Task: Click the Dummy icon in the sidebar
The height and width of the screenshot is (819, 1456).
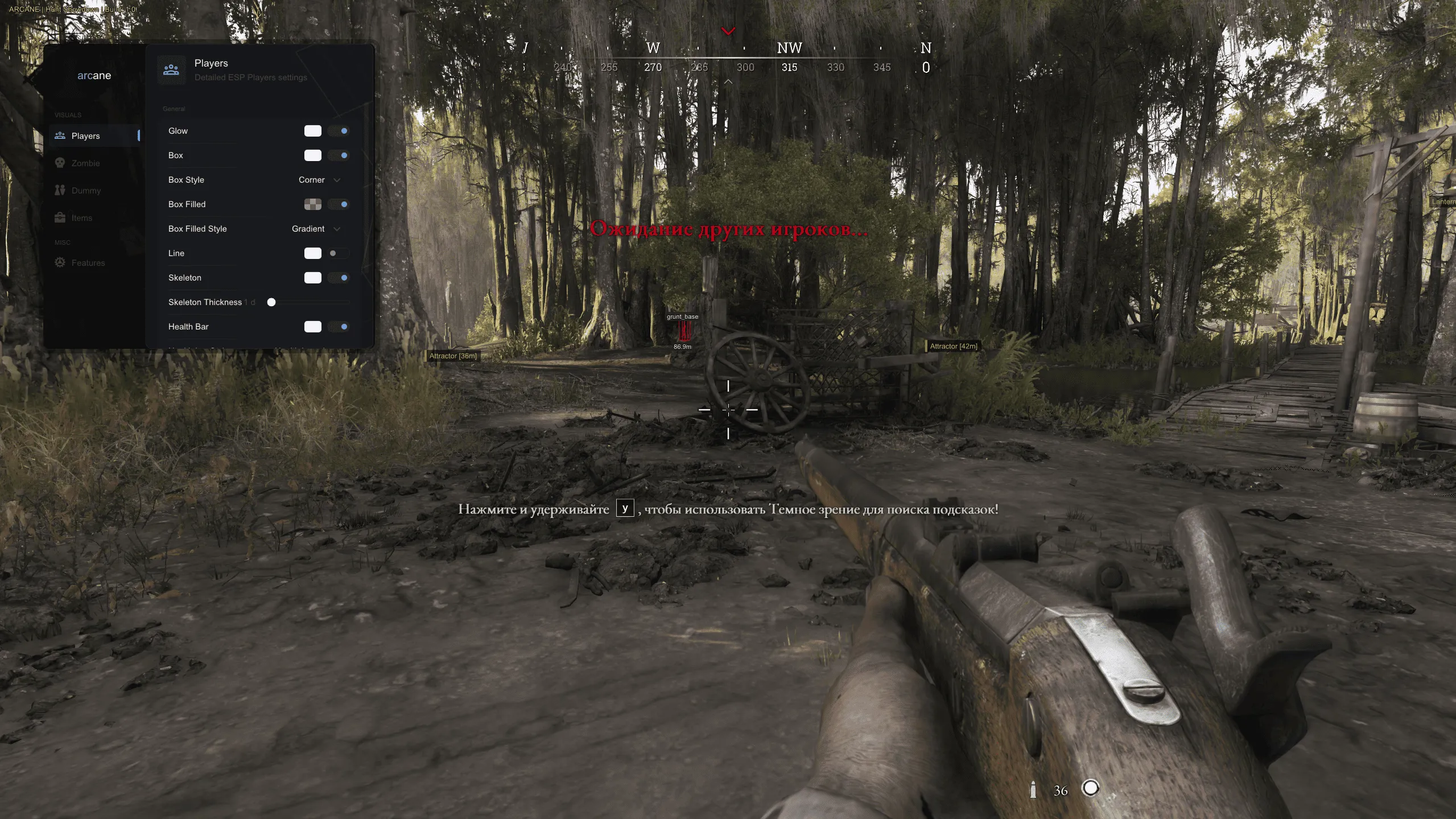Action: click(x=61, y=190)
